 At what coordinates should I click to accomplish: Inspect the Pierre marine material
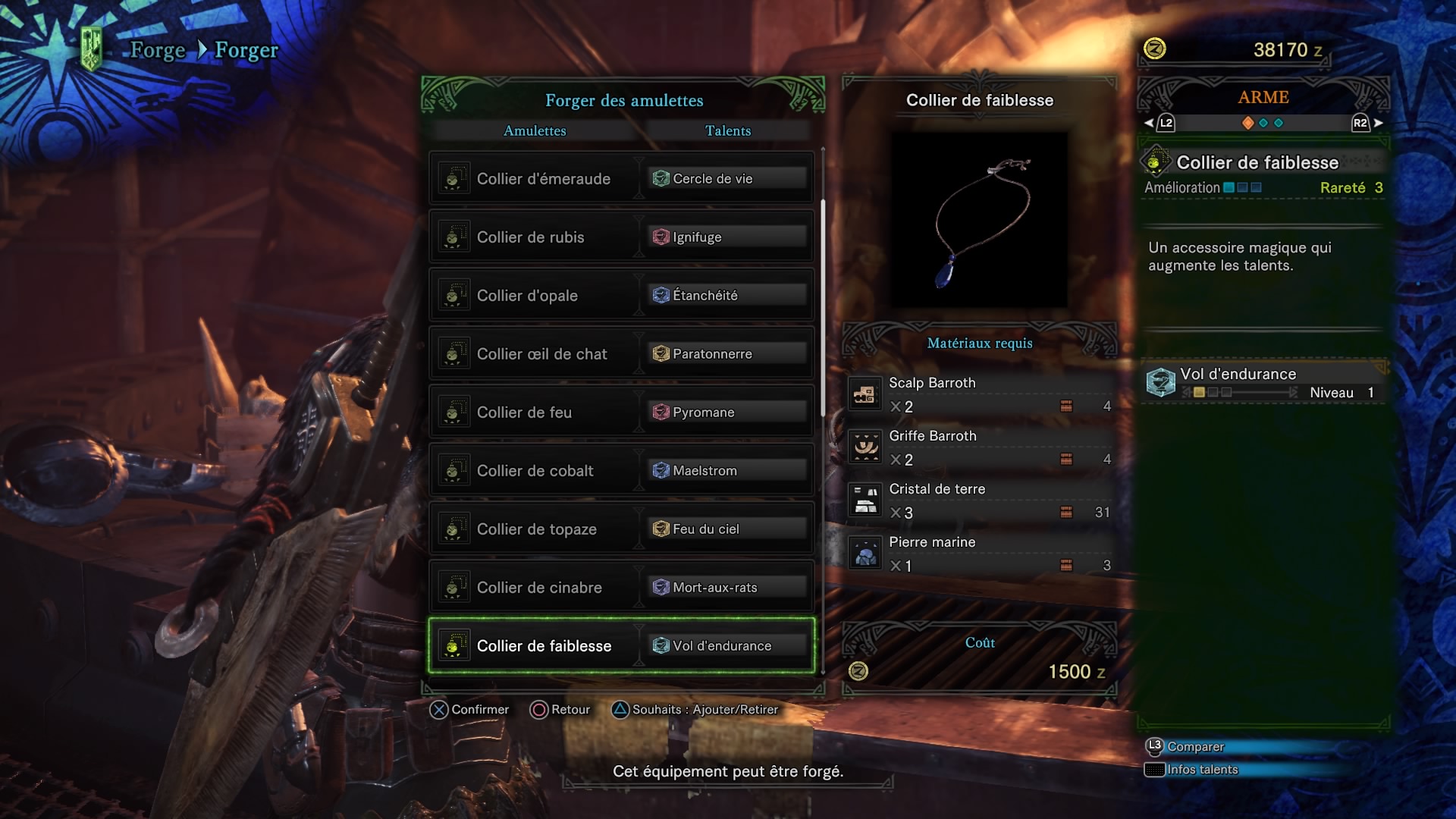pyautogui.click(x=980, y=554)
